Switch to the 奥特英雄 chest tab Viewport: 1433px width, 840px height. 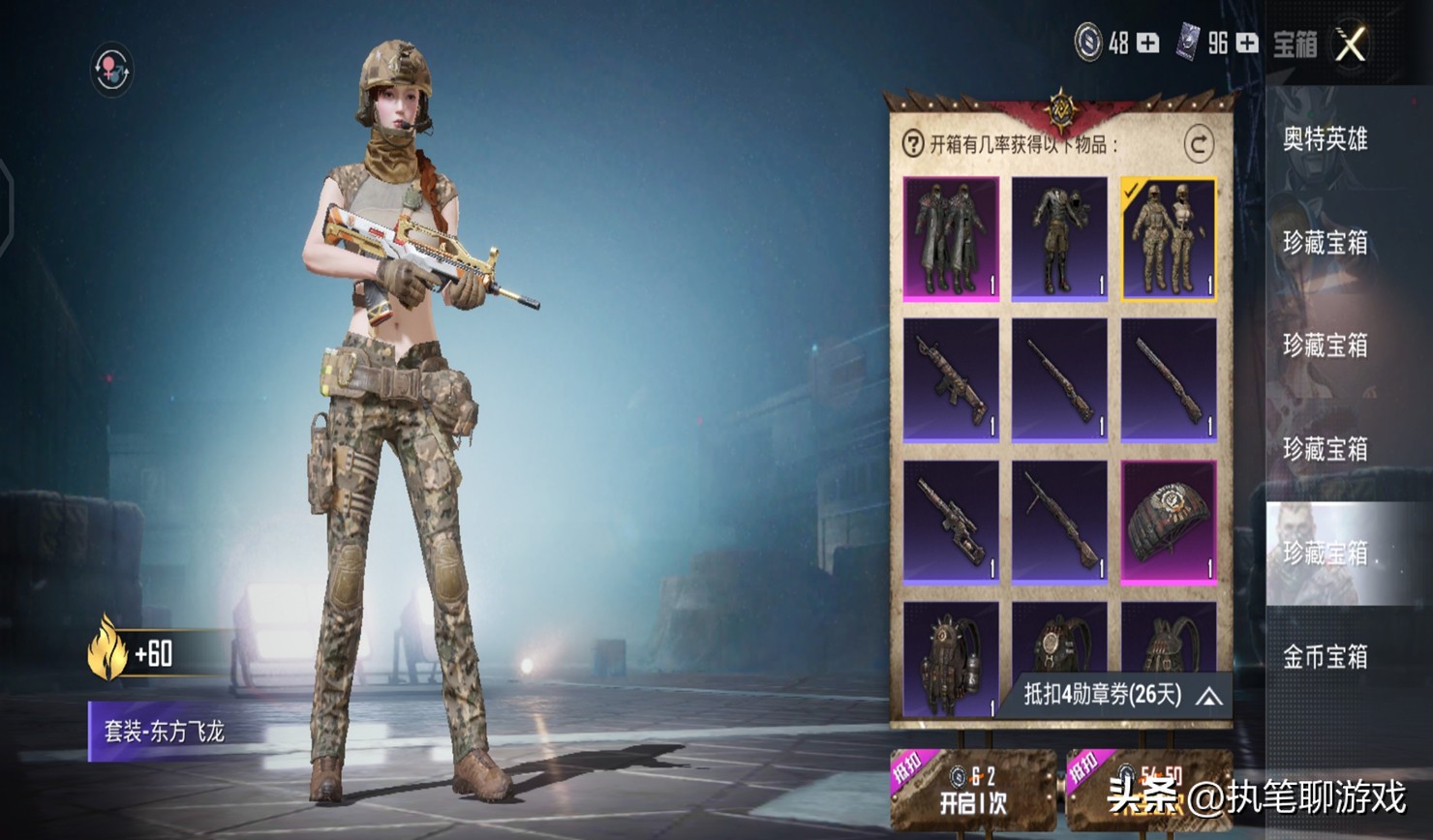pos(1325,139)
